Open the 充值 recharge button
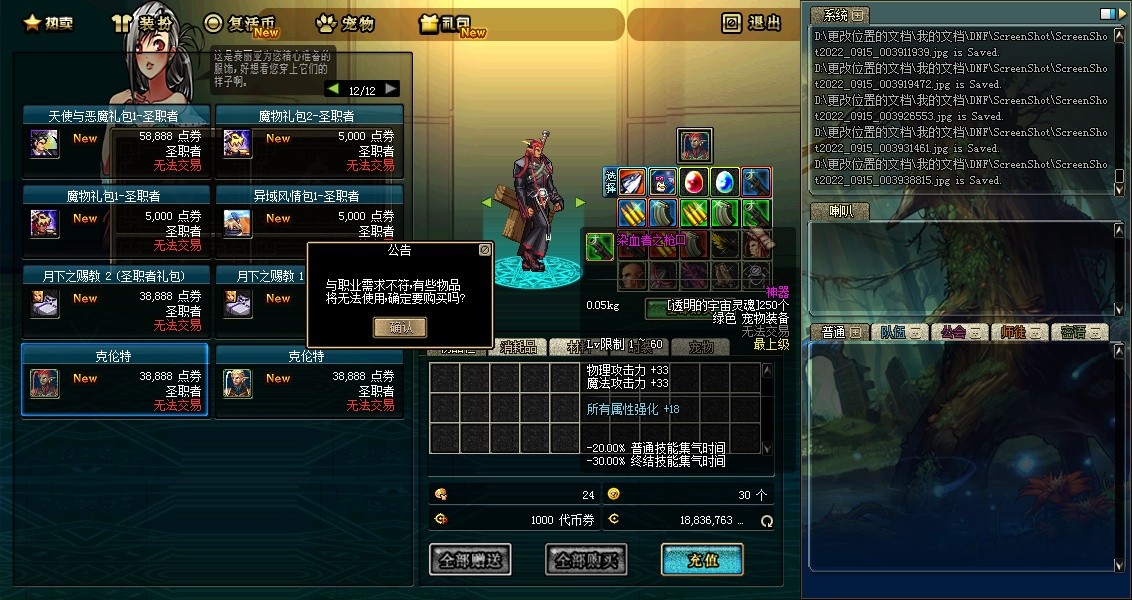This screenshot has height=600, width=1132. pyautogui.click(x=702, y=560)
